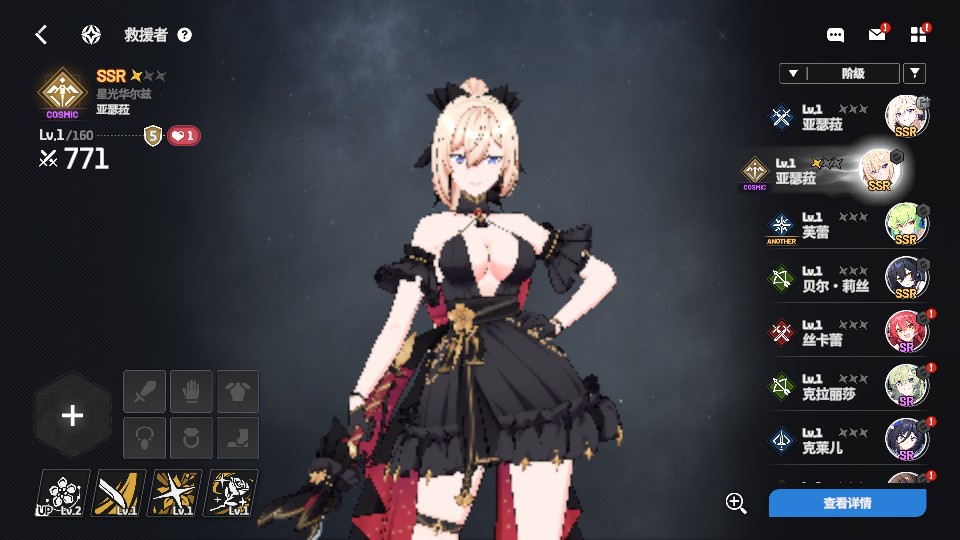Tap the hexagon plus slot

point(72,416)
